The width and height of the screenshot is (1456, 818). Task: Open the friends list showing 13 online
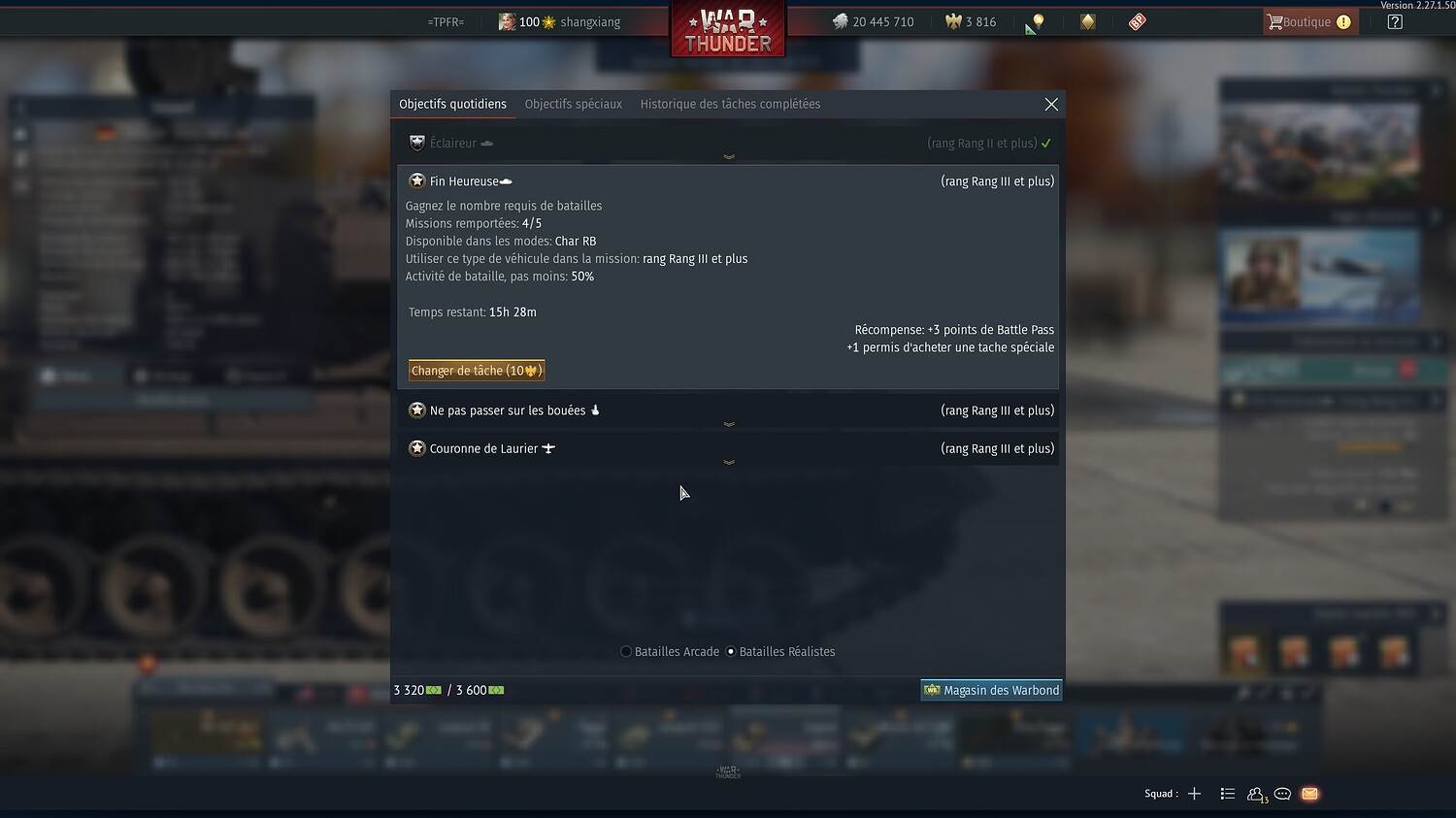pos(1255,794)
